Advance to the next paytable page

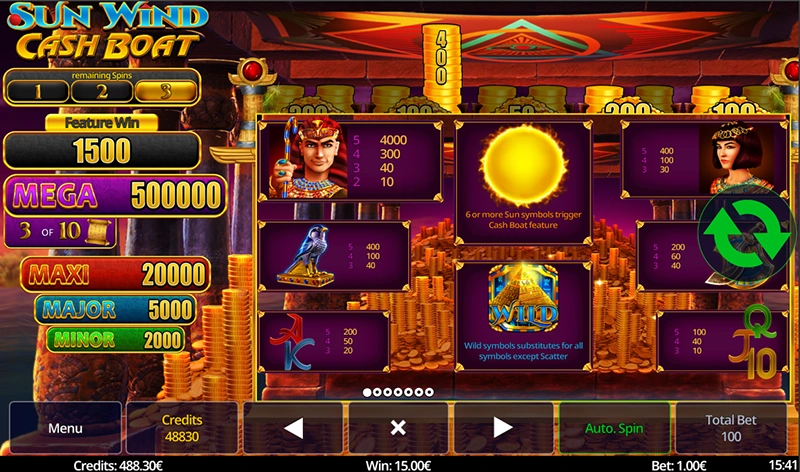(503, 428)
